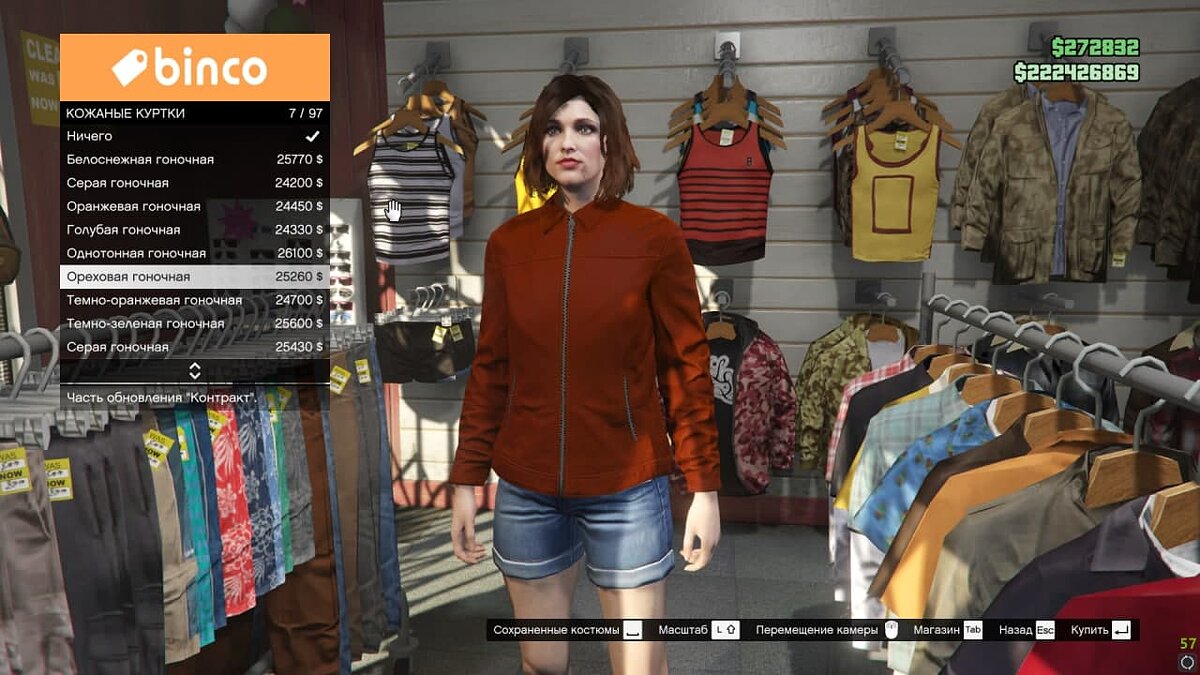Viewport: 1200px width, 675px height.
Task: Choose the Голубая гоночная jacket
Action: 195,230
